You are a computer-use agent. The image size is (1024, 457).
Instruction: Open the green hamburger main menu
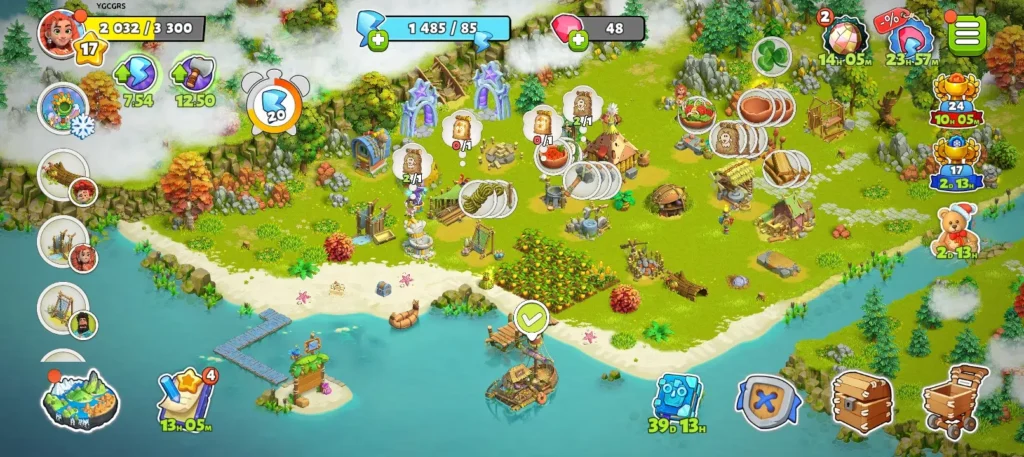967,34
